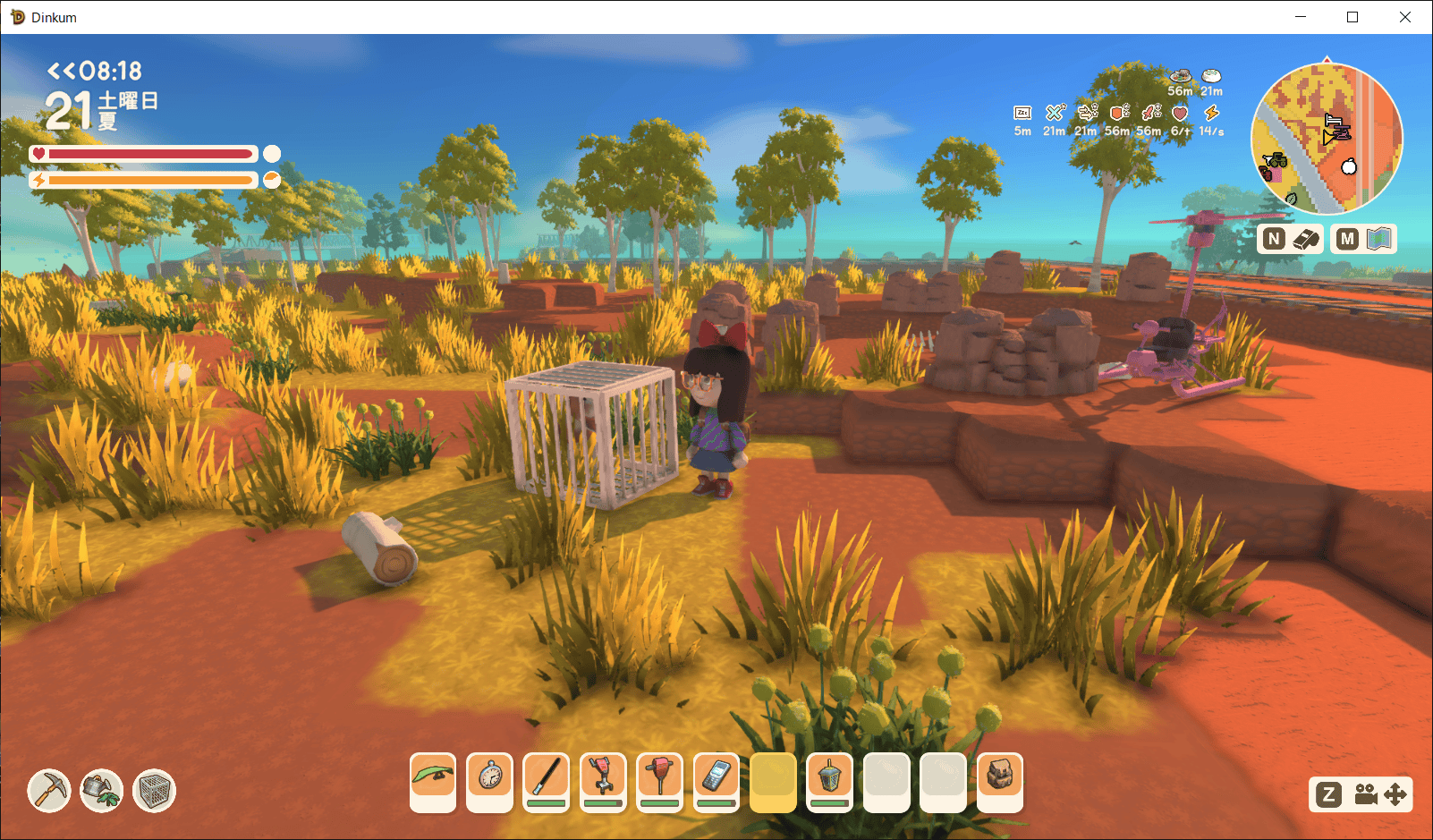1433x840 pixels.
Task: Maximize the Dinkum window
Action: coord(1352,17)
